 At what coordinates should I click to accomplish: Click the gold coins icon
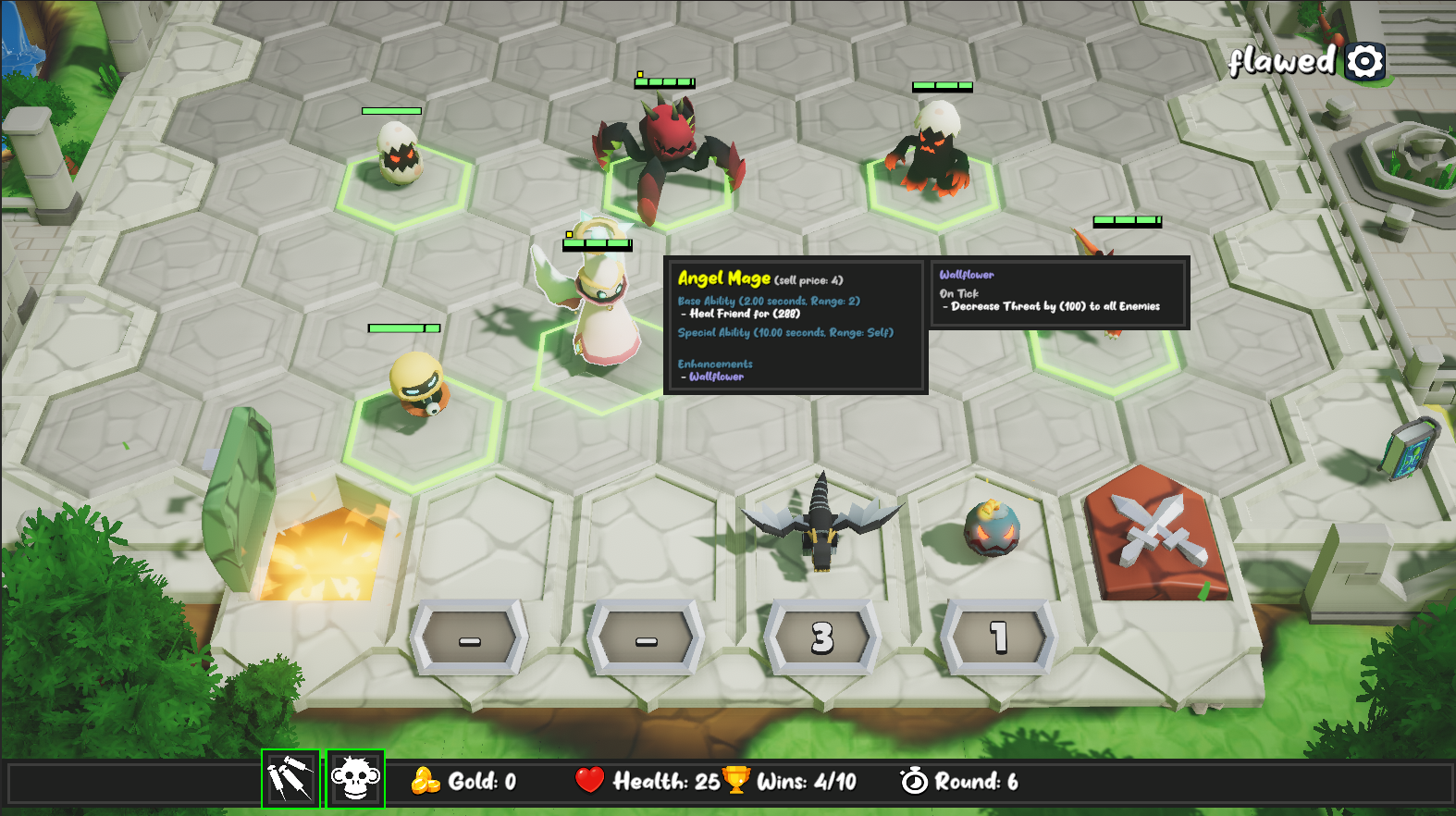click(x=425, y=782)
